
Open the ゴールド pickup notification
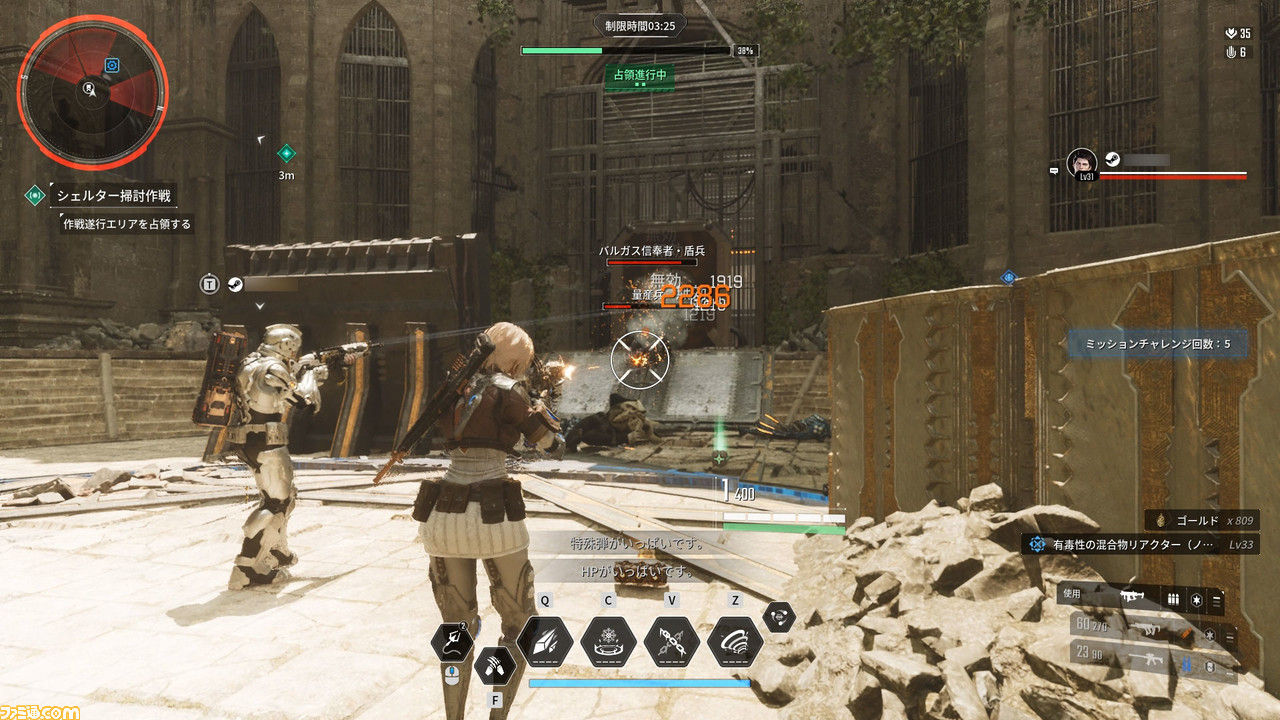pos(1202,520)
